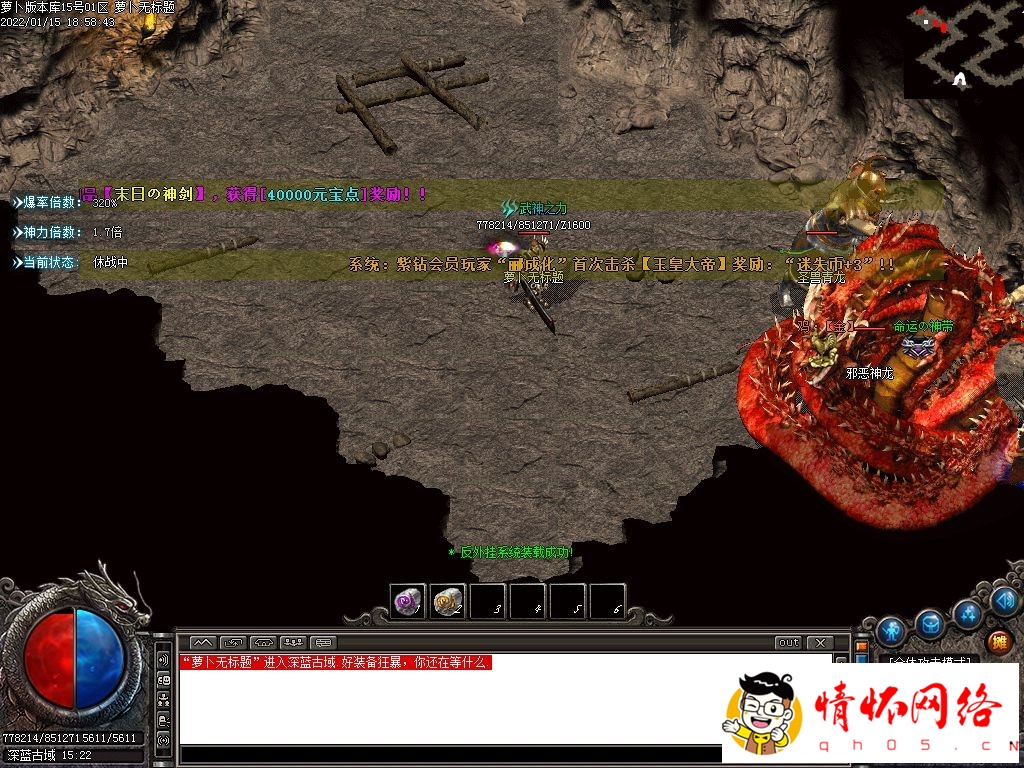Open the skills panel with sparkle icon
This screenshot has height=768, width=1024.
coord(967,613)
